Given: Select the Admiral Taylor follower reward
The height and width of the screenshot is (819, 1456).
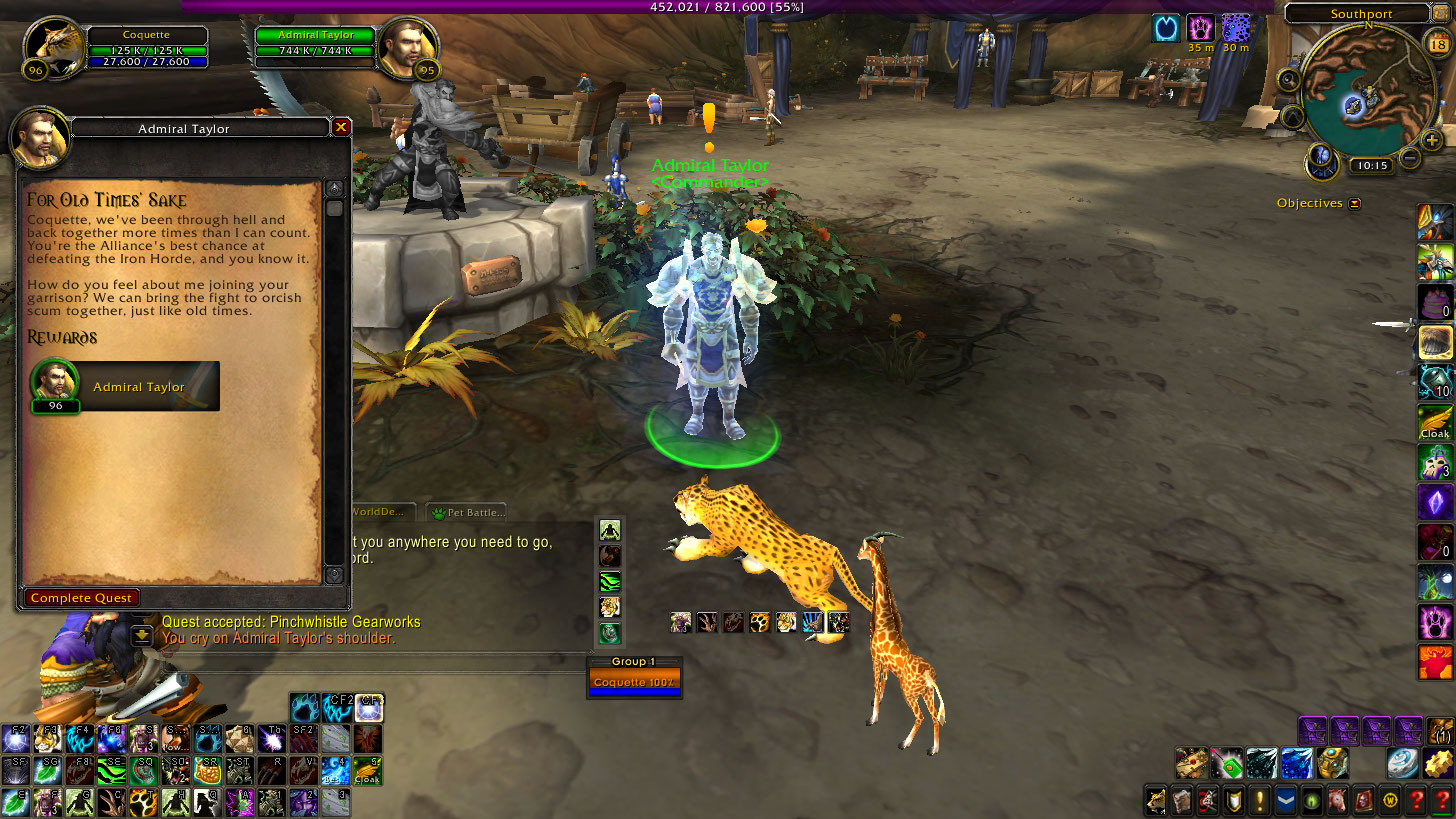Looking at the screenshot, I should [125, 387].
